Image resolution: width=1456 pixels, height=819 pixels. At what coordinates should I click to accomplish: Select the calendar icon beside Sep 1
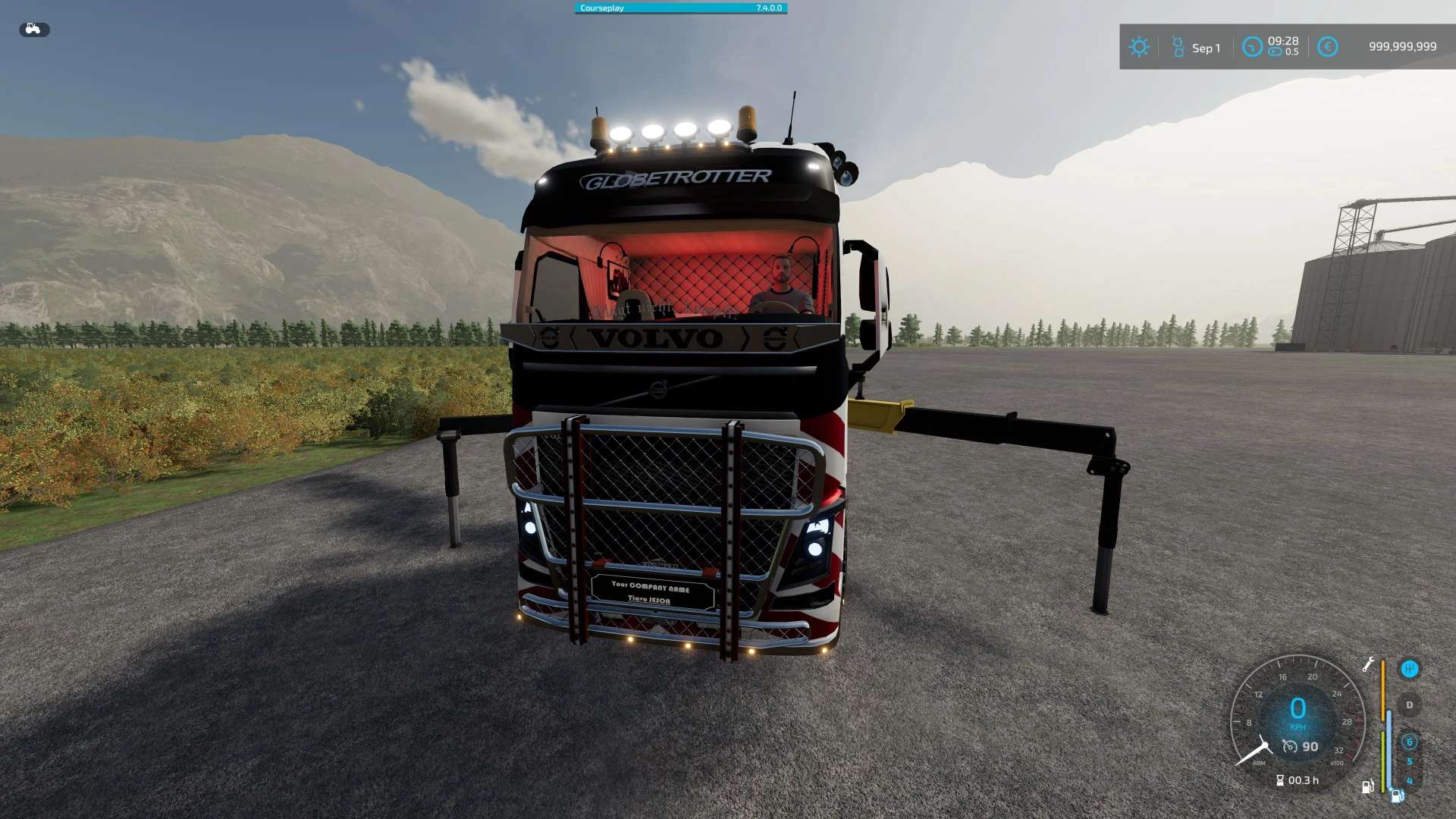1178,47
